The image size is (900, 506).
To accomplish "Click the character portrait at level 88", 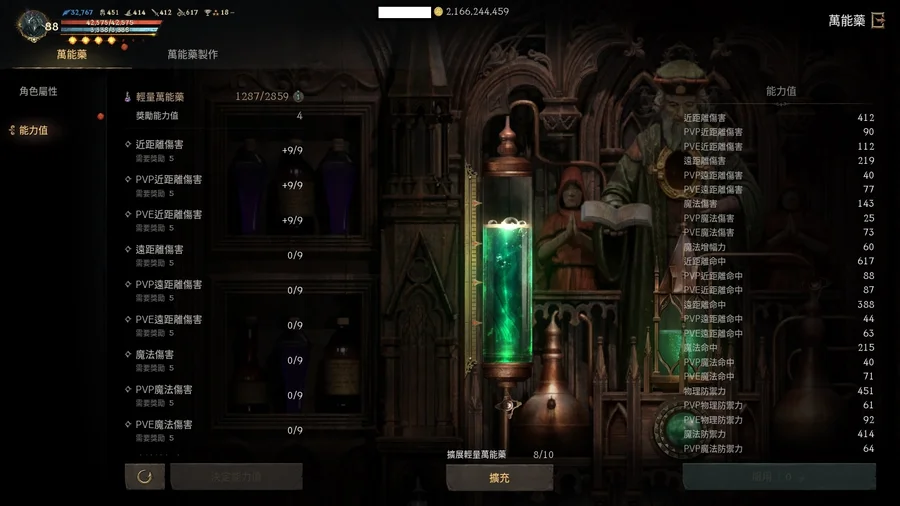I will (x=33, y=25).
